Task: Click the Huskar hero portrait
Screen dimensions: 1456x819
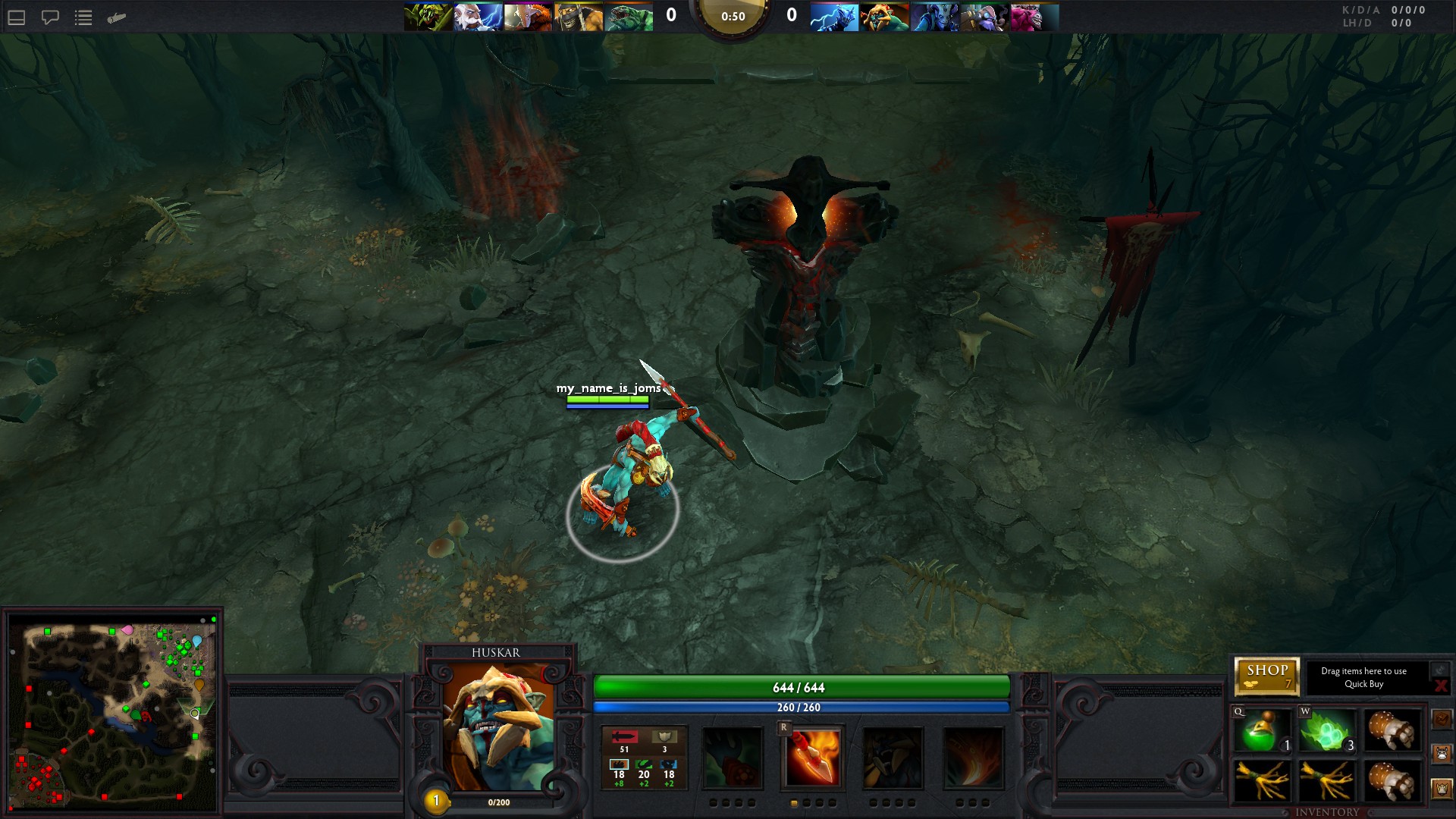Action: (497, 726)
